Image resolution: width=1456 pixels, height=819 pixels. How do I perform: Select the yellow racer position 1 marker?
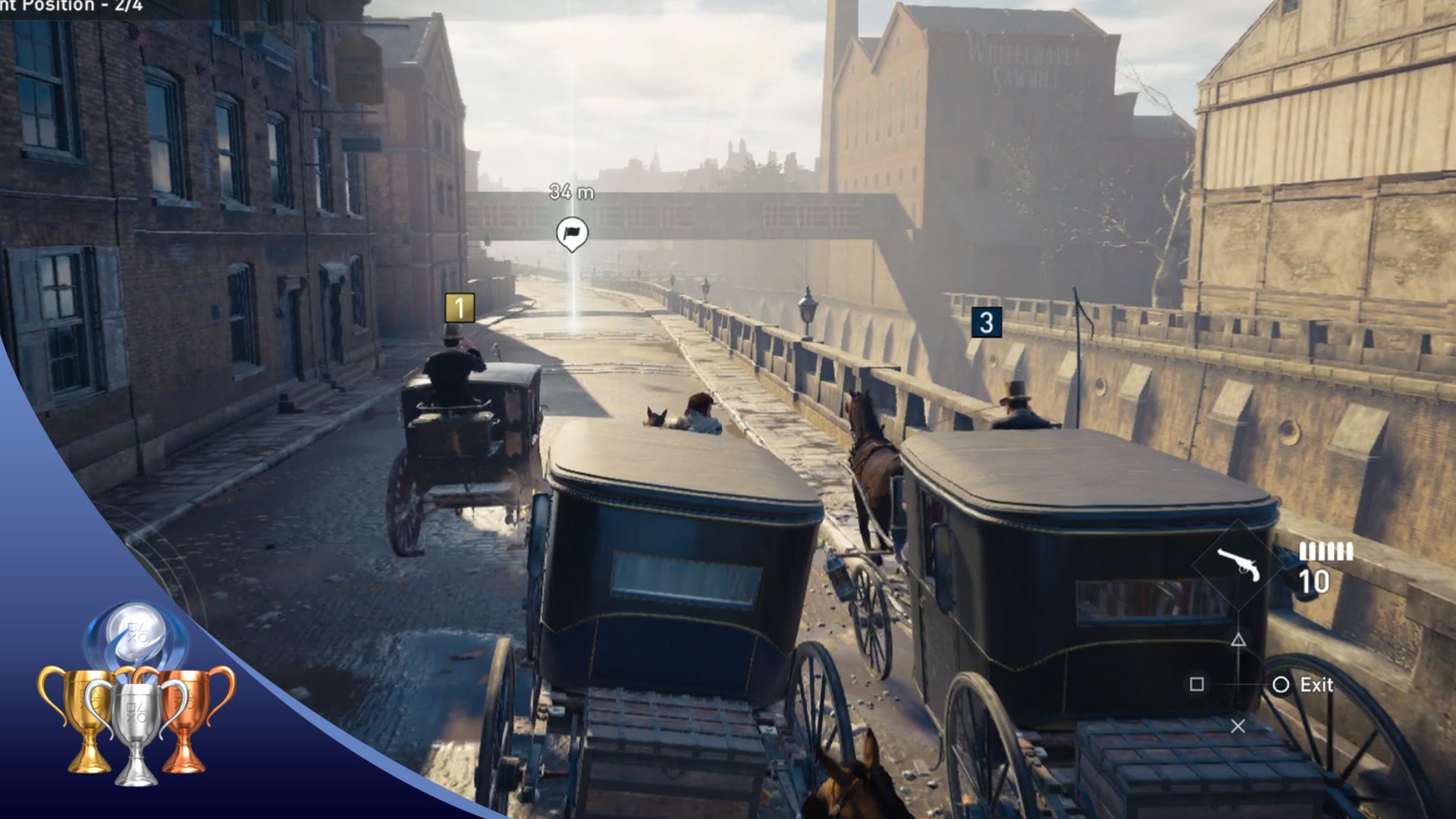pos(459,308)
